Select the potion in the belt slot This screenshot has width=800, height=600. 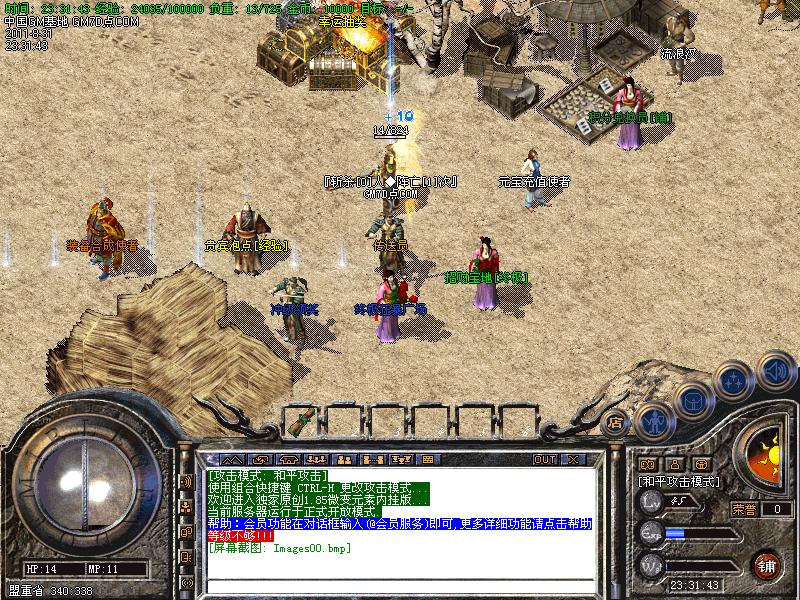[x=299, y=422]
